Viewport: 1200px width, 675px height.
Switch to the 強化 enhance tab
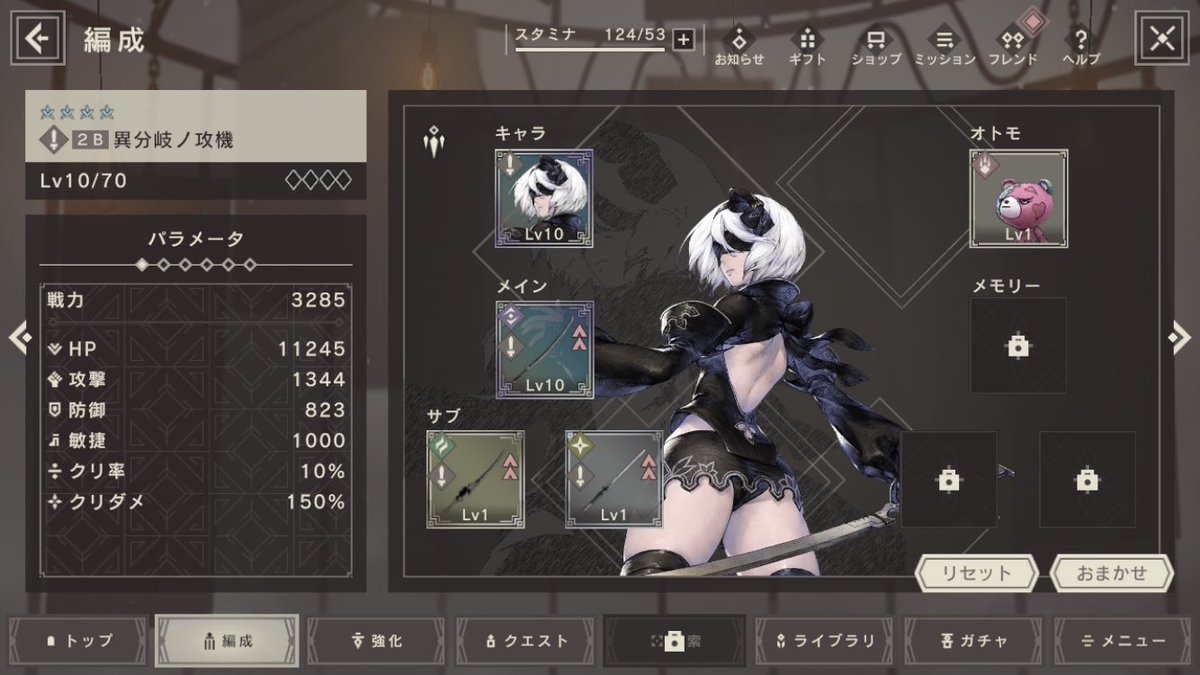(x=376, y=641)
